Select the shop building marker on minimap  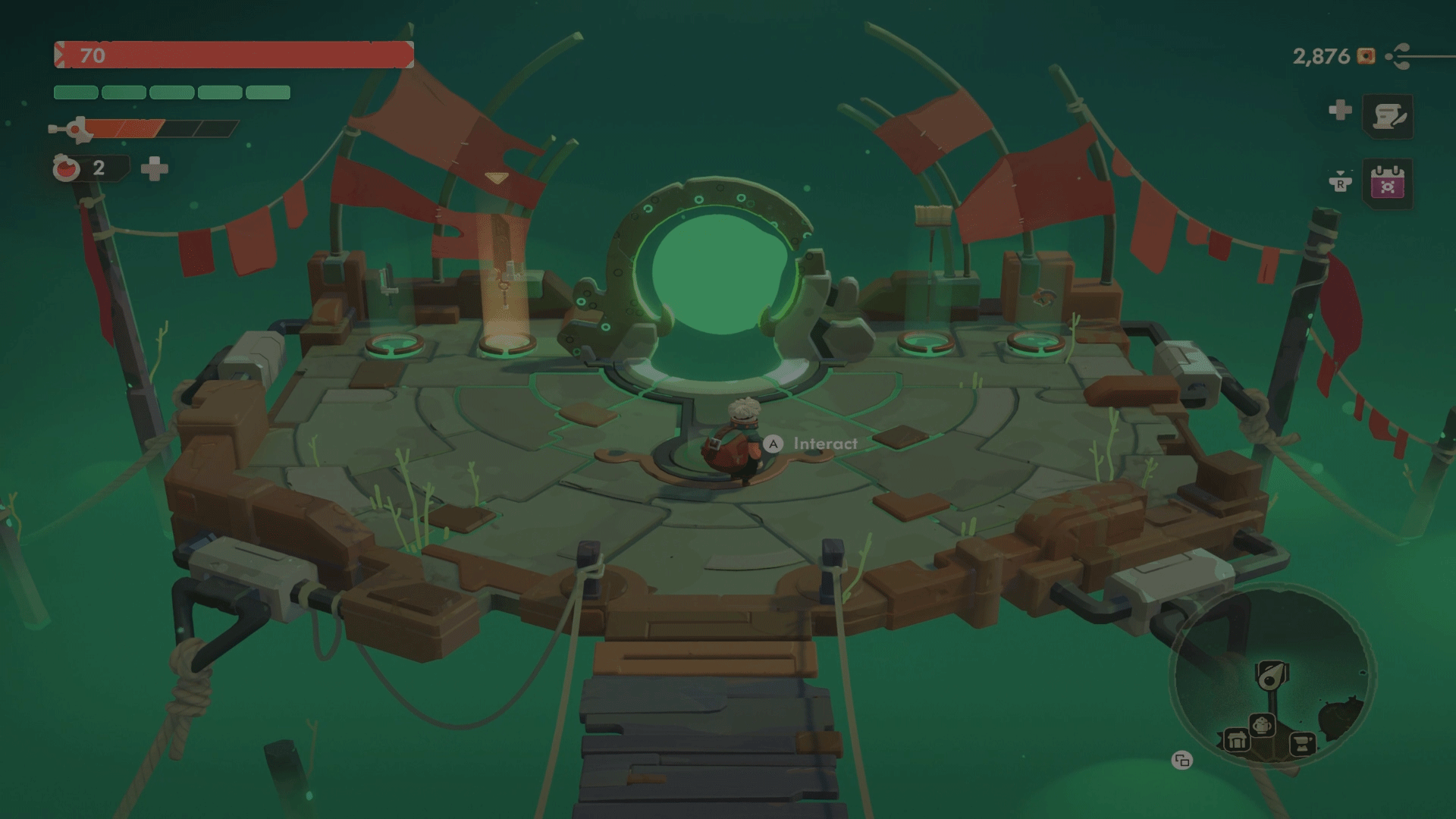pyautogui.click(x=1236, y=740)
